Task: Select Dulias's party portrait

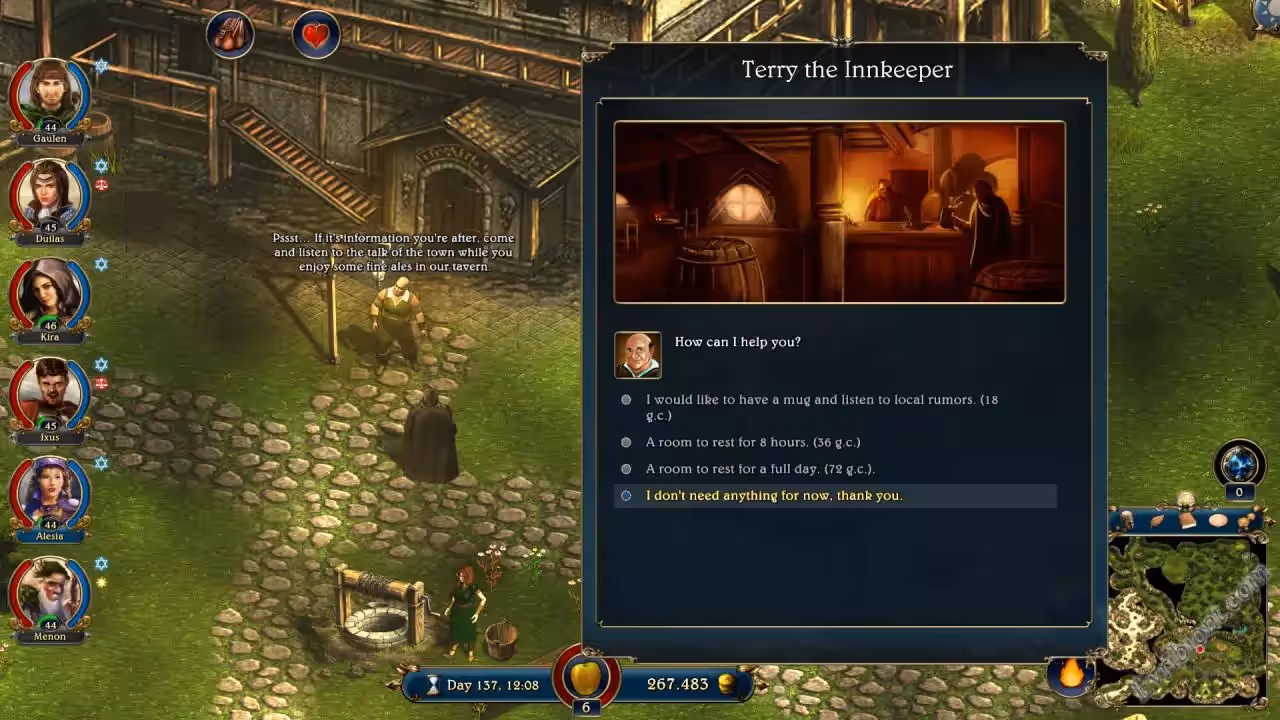Action: pos(49,195)
